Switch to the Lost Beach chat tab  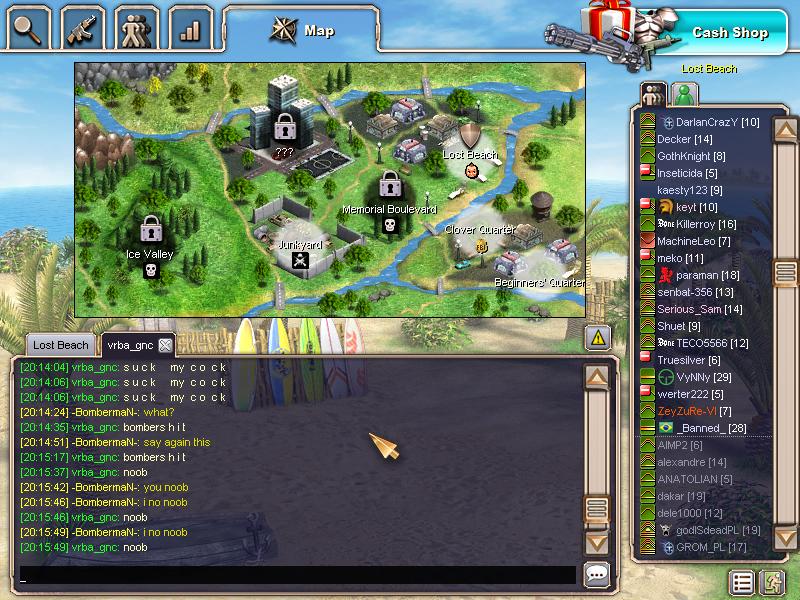pos(60,345)
